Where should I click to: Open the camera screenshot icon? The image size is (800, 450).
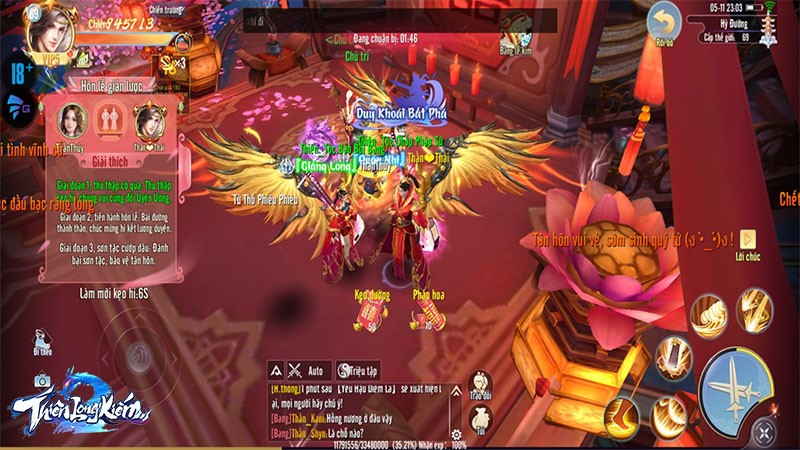click(x=42, y=380)
